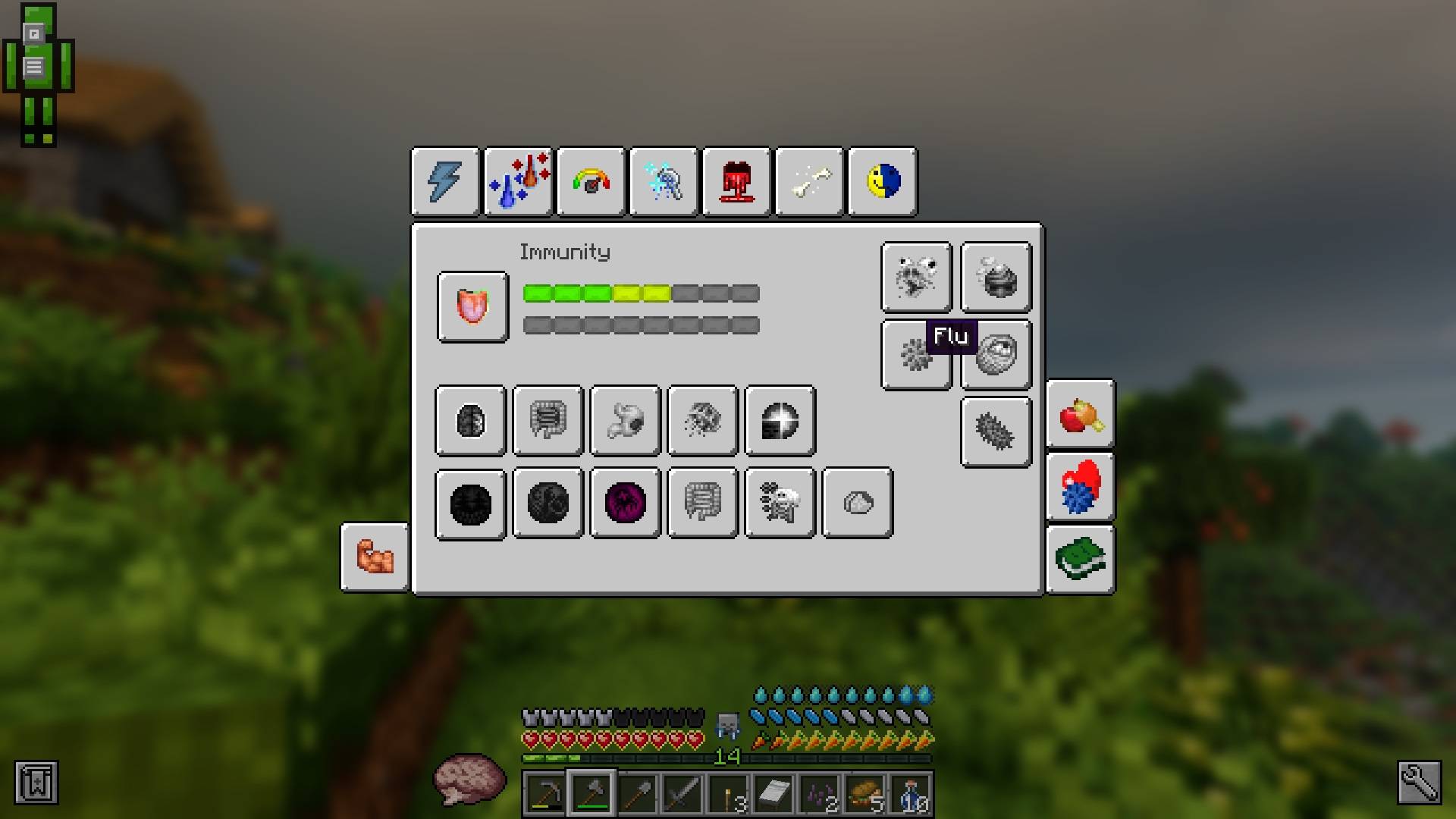Open the stomach organ icon
Viewport: 1456px width, 819px height.
point(624,422)
